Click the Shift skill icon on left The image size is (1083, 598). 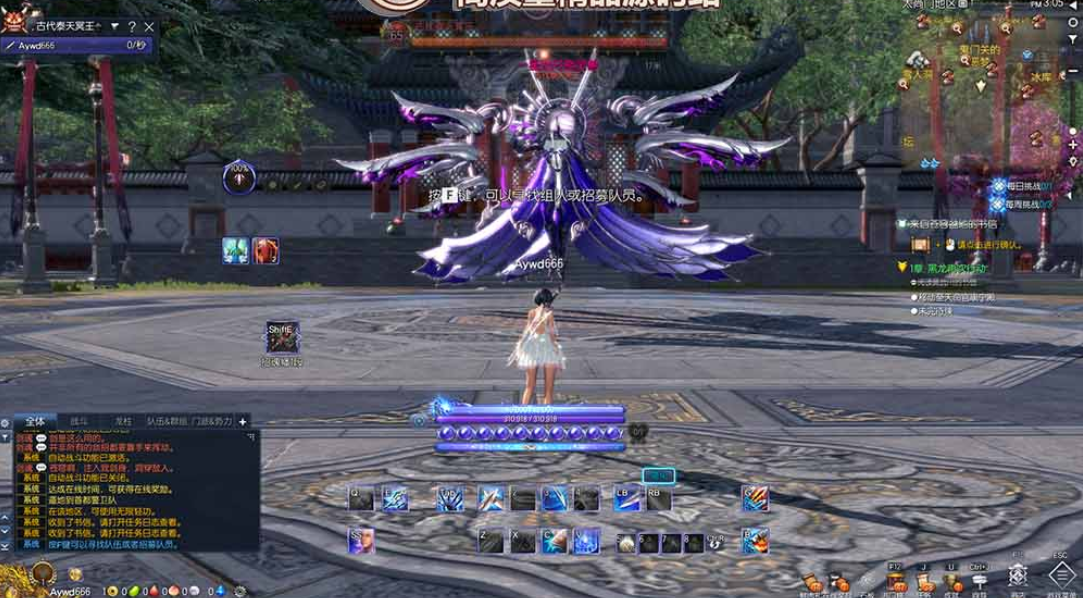click(x=279, y=335)
